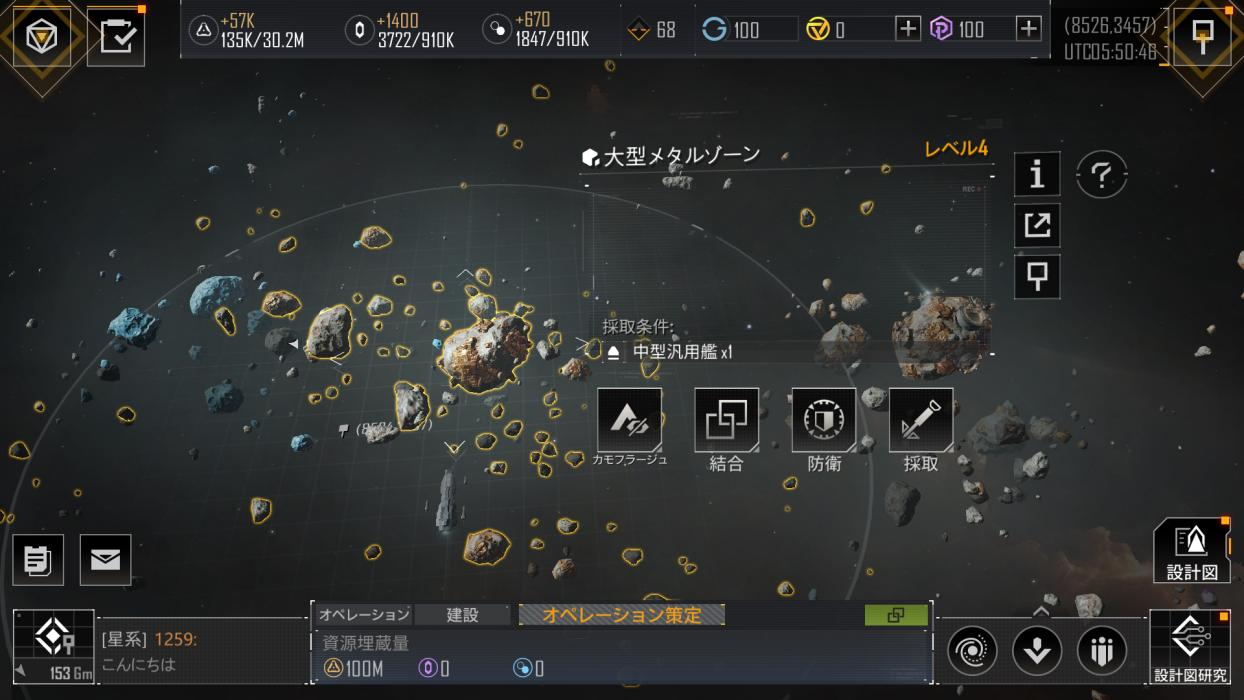Choose the 結合 merge action

click(726, 421)
